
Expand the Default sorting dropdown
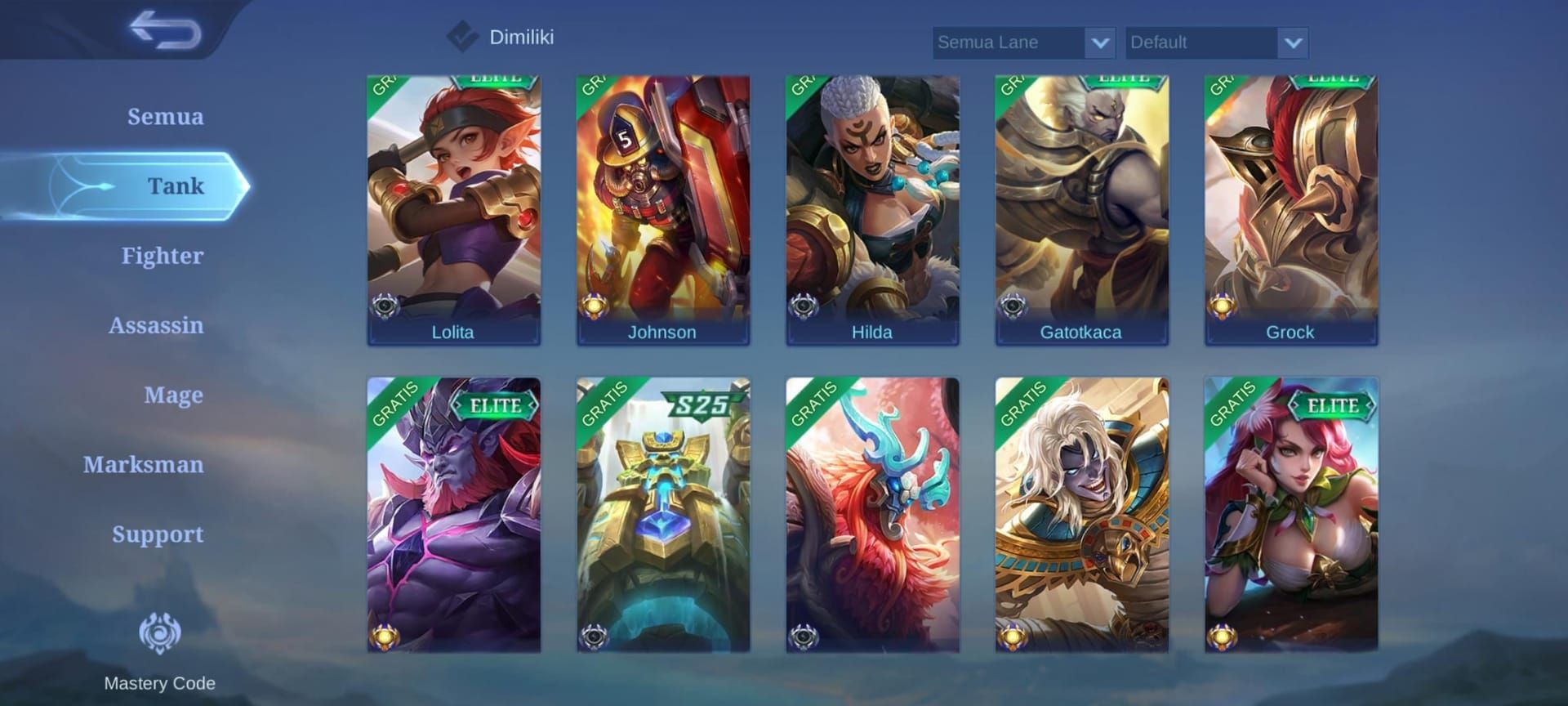[1216, 42]
